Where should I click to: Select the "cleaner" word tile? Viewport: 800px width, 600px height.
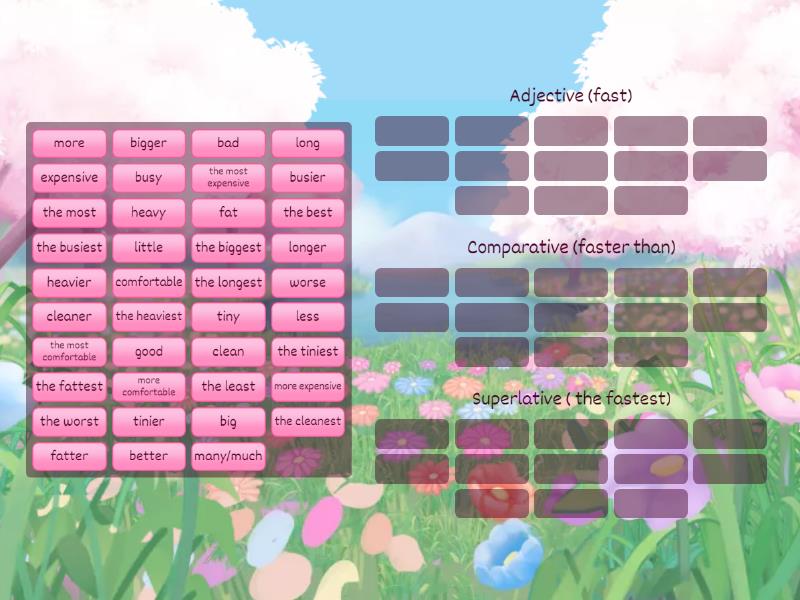[x=69, y=316]
